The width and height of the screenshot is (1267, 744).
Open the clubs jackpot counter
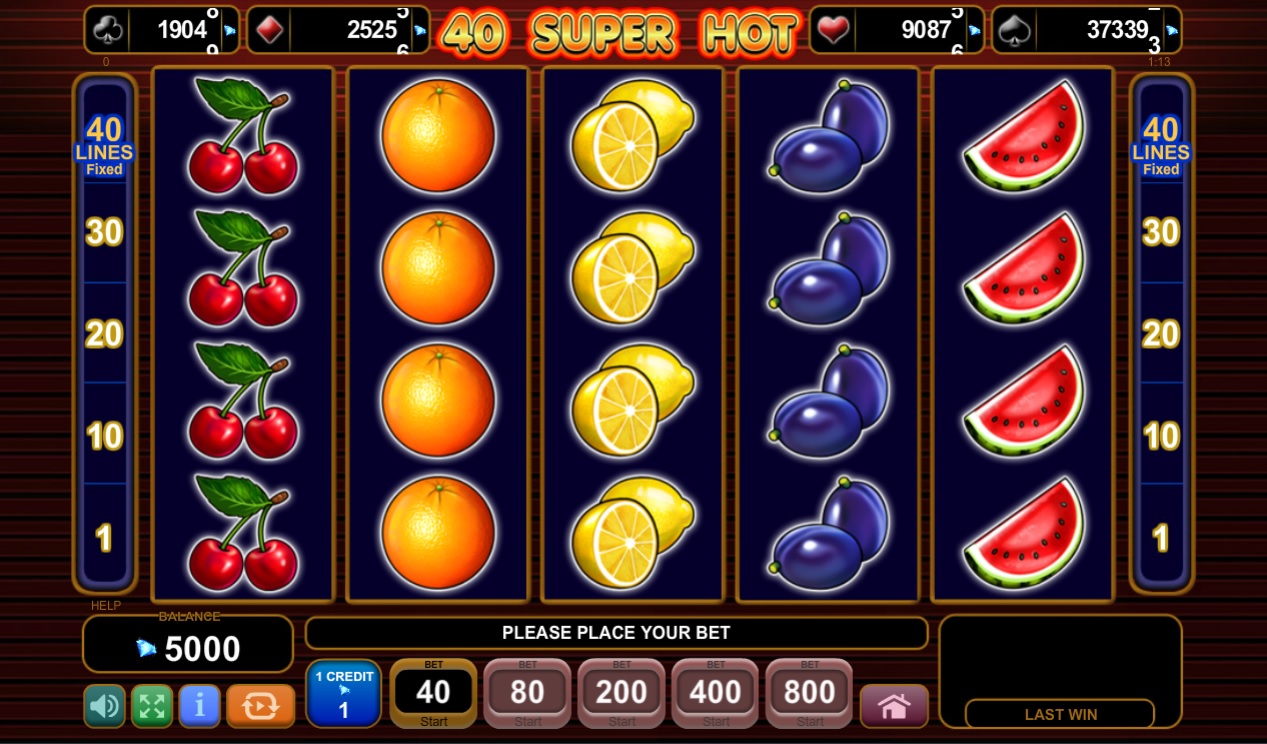point(162,30)
